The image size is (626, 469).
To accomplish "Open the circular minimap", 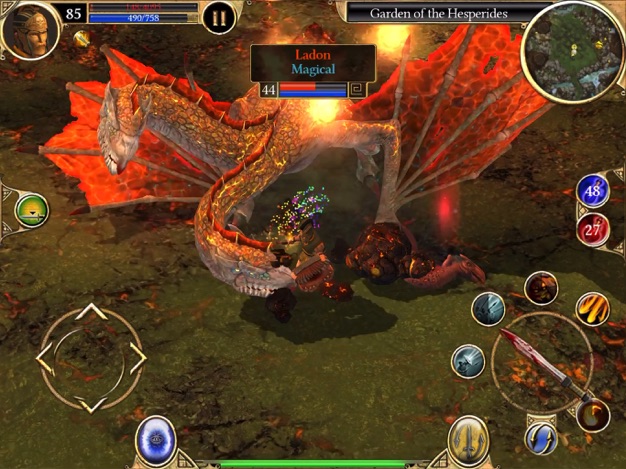I will [x=571, y=48].
